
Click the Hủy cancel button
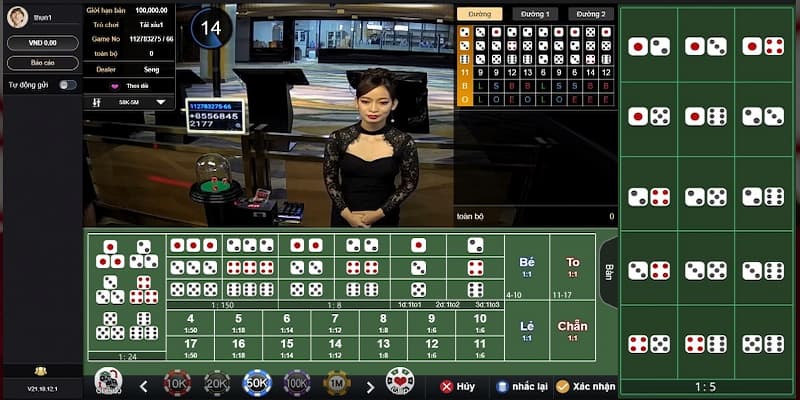pos(456,386)
